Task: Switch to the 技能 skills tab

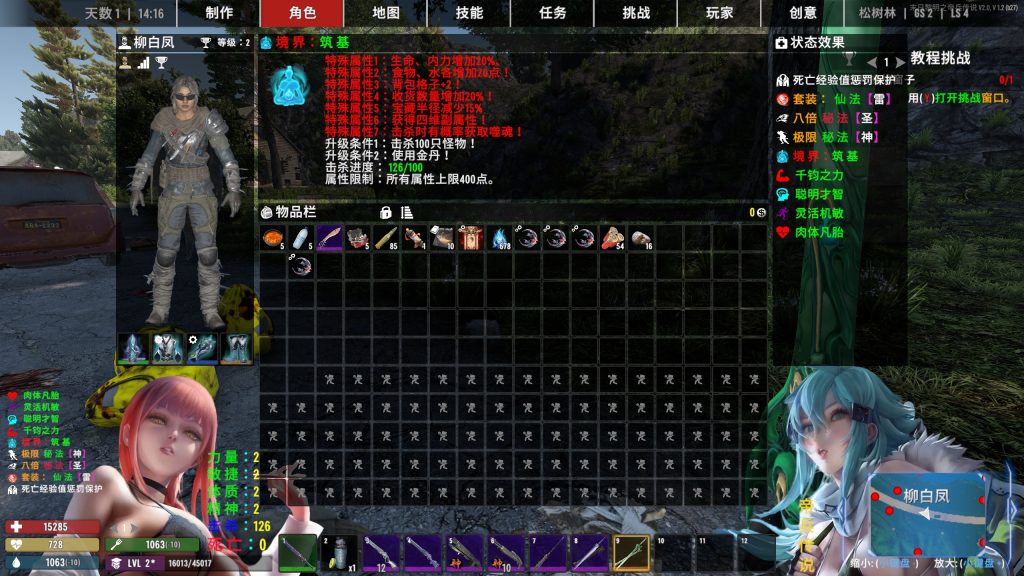Action: pos(469,13)
